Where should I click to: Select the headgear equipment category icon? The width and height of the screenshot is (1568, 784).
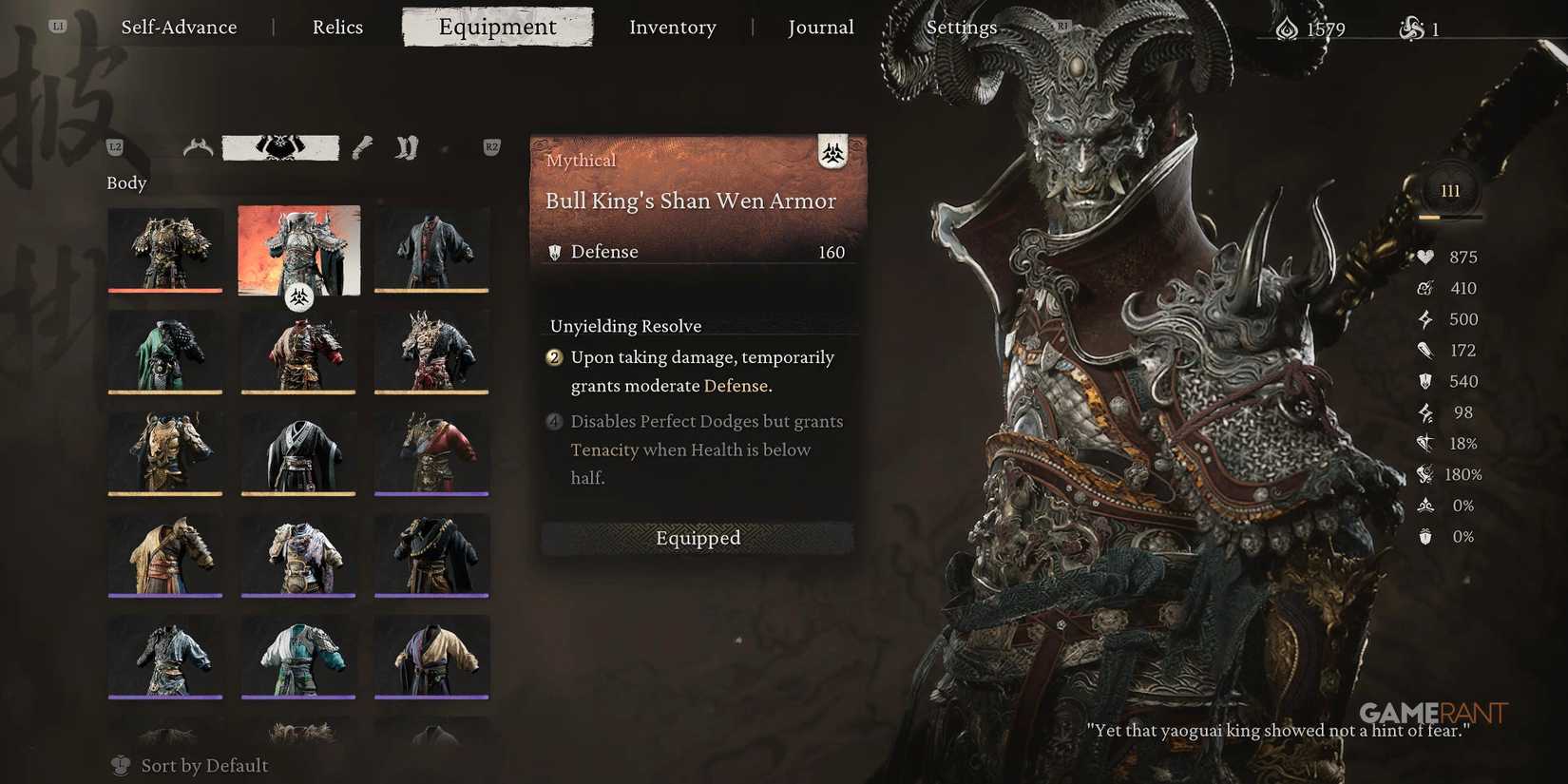200,147
